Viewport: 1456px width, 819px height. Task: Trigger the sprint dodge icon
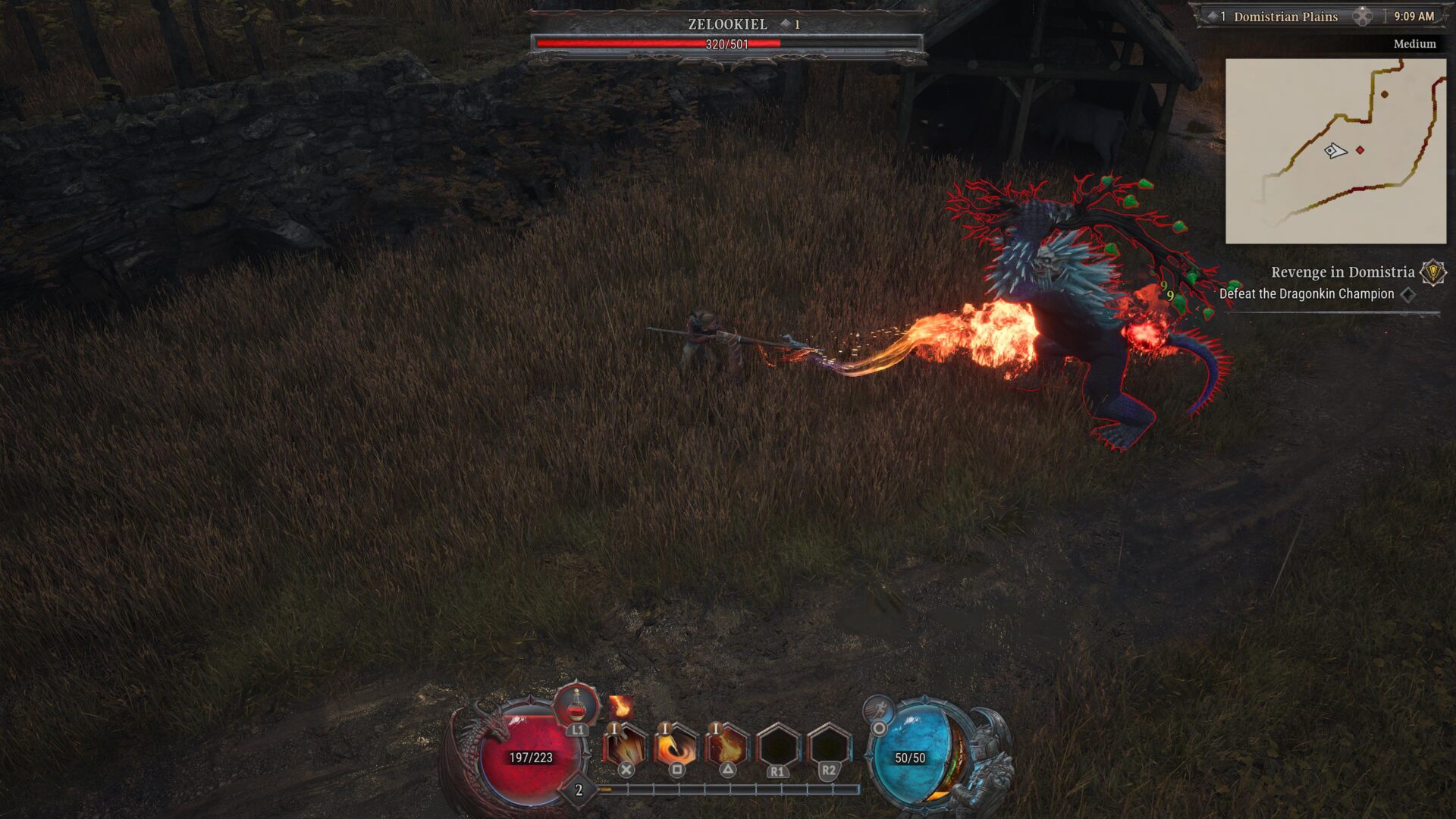[878, 710]
